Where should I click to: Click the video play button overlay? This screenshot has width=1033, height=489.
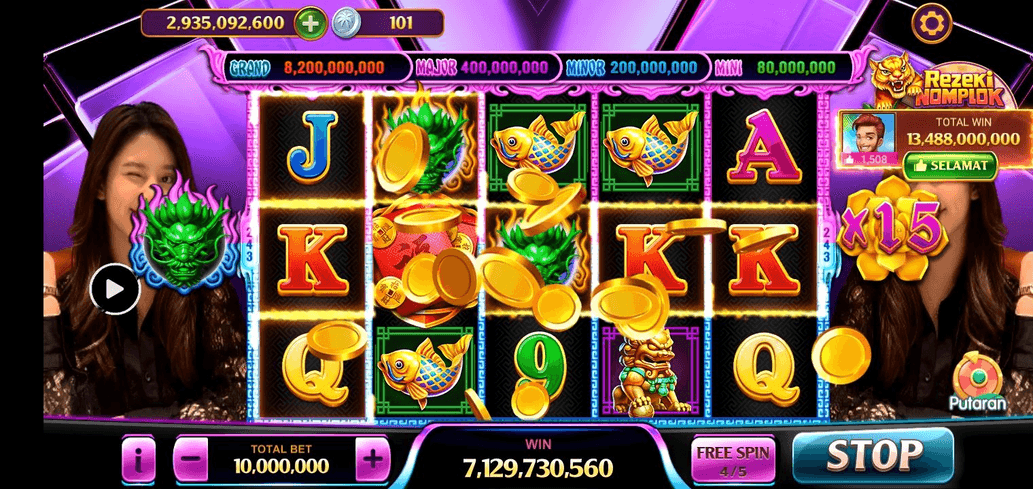[x=114, y=289]
